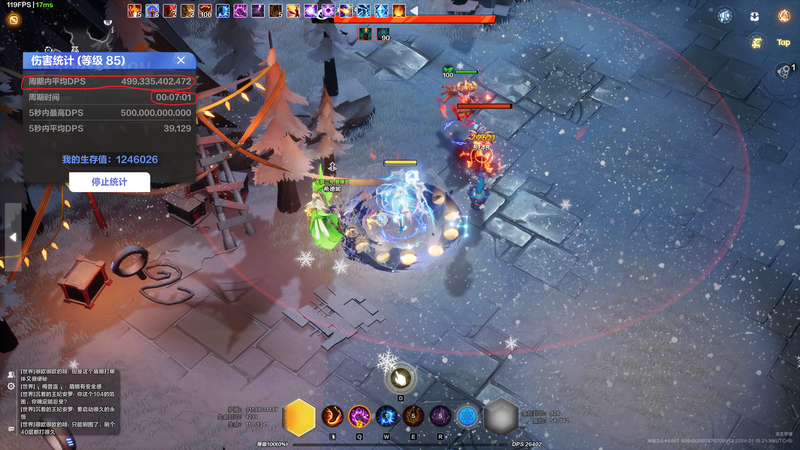Activate the dark purple R skill
800x450 pixels.
[440, 415]
